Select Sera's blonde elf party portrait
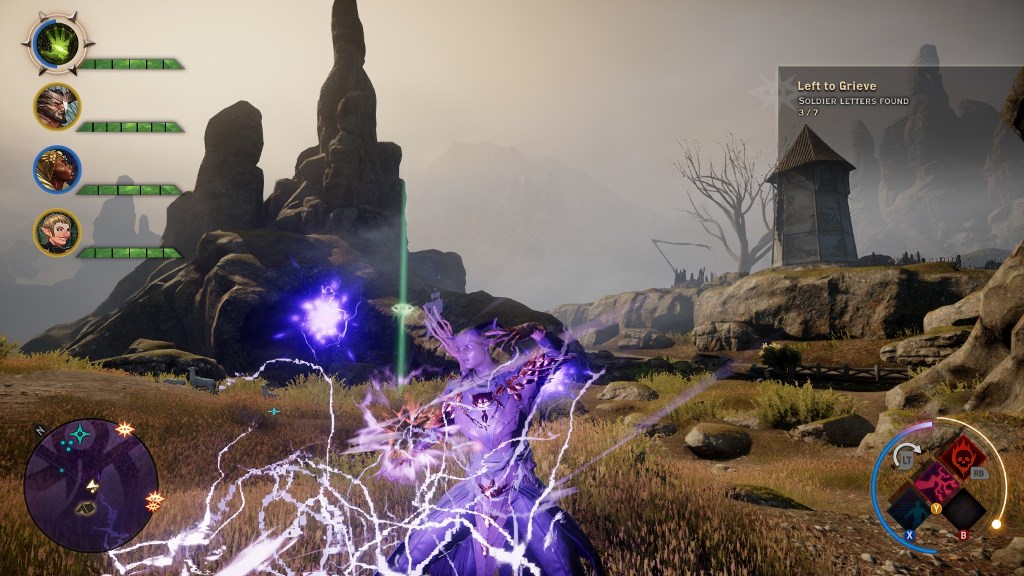This screenshot has height=576, width=1024. (57, 232)
